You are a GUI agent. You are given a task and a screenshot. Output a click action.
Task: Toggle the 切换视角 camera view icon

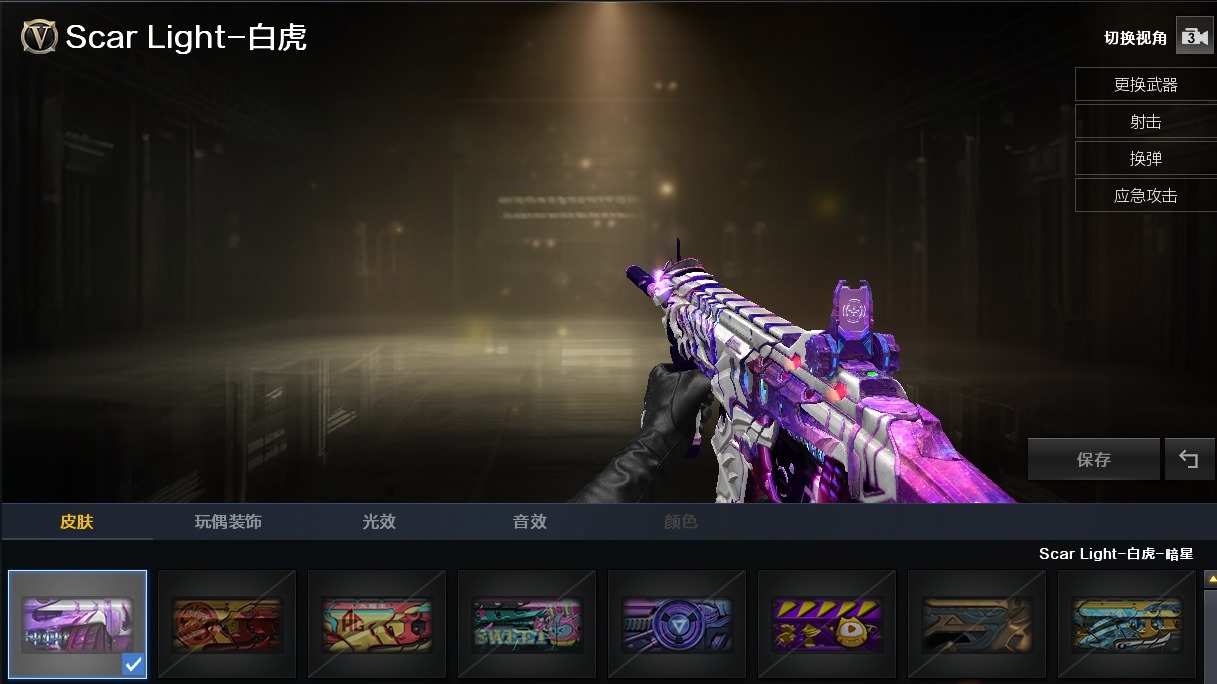(x=1193, y=37)
